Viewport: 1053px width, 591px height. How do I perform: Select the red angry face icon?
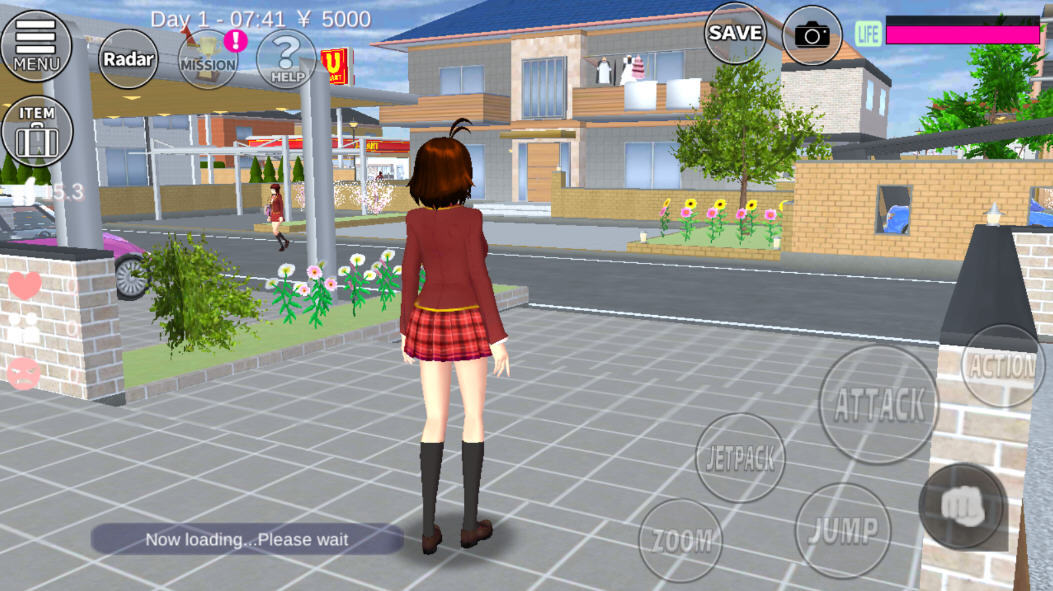coord(24,373)
